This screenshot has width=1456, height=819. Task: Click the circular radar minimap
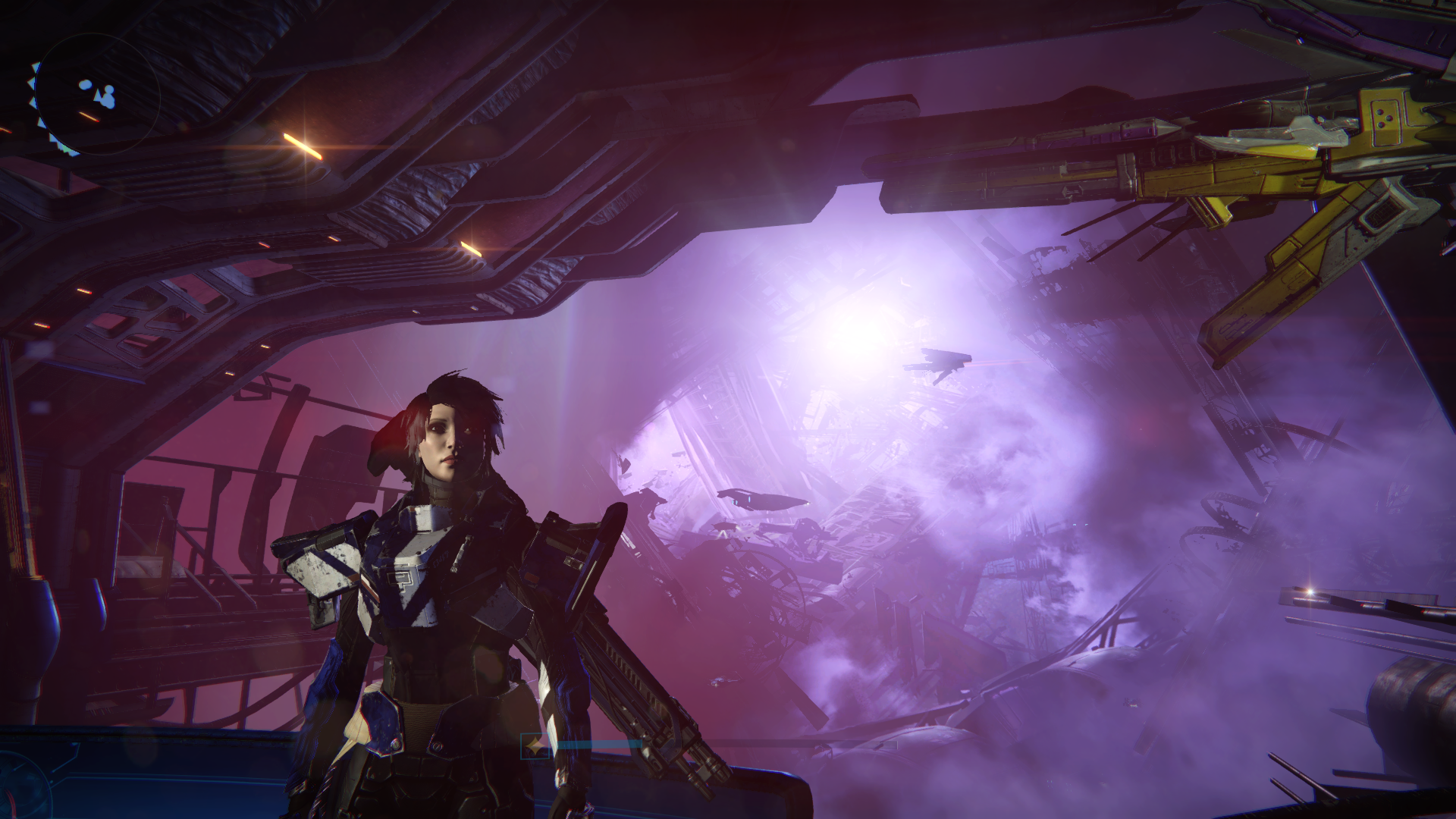(x=96, y=94)
